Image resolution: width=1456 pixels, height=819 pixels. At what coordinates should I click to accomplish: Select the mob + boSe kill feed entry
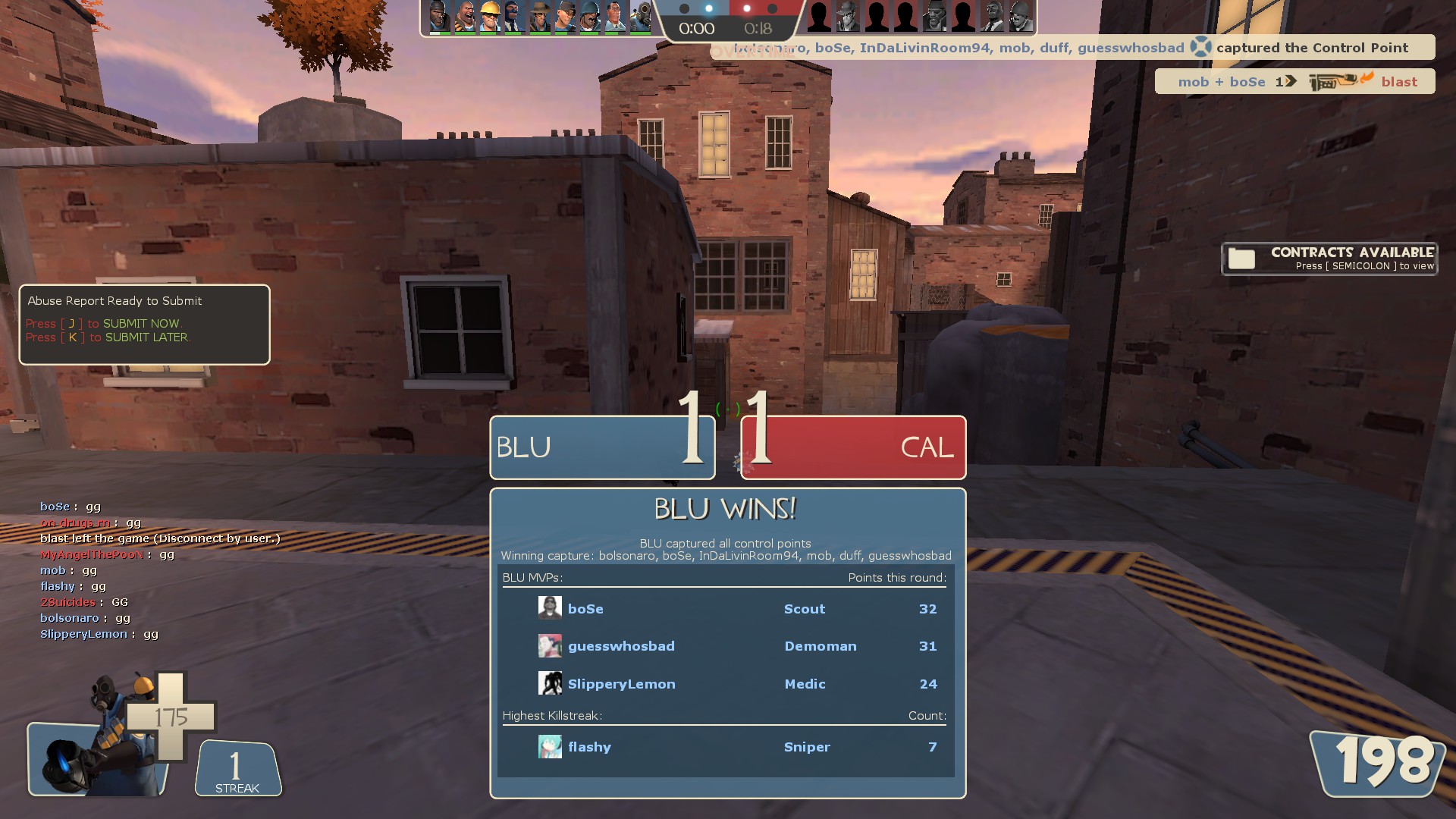click(1294, 82)
